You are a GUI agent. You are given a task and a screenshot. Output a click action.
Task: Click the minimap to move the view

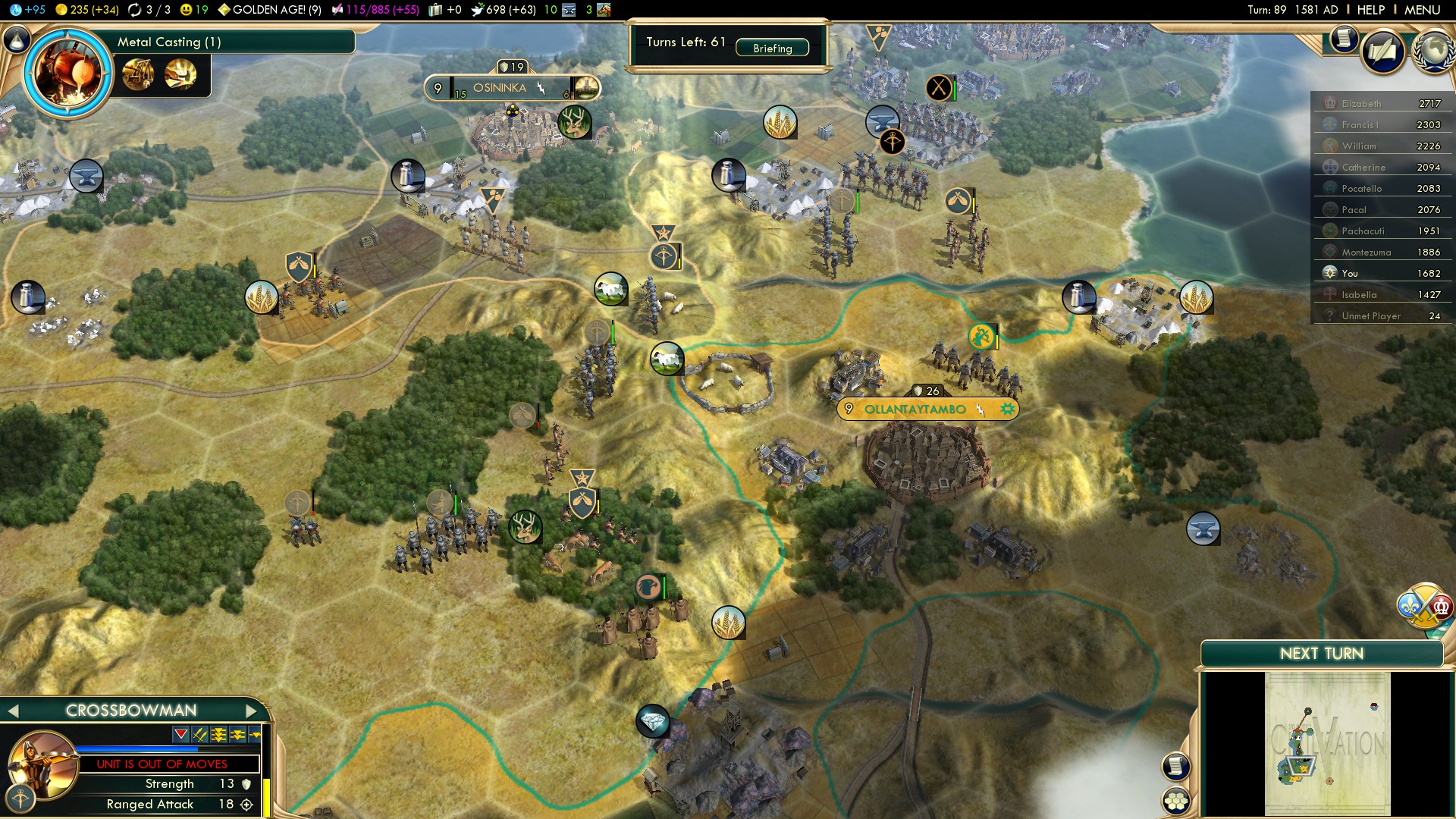point(1327,743)
